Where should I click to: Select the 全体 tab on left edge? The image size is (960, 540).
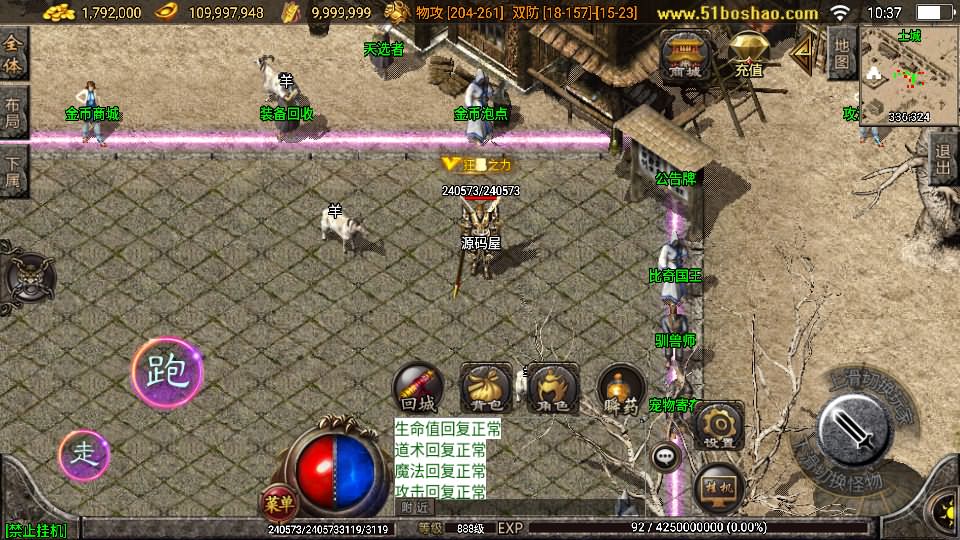pyautogui.click(x=13, y=53)
